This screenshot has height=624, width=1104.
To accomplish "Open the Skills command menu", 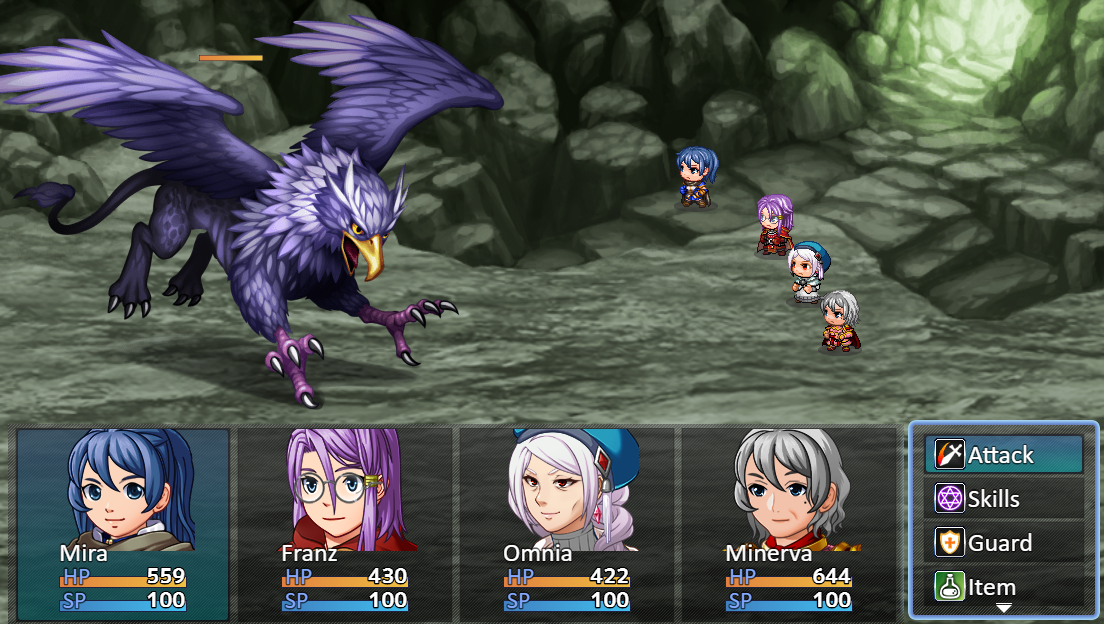I will (x=1003, y=499).
